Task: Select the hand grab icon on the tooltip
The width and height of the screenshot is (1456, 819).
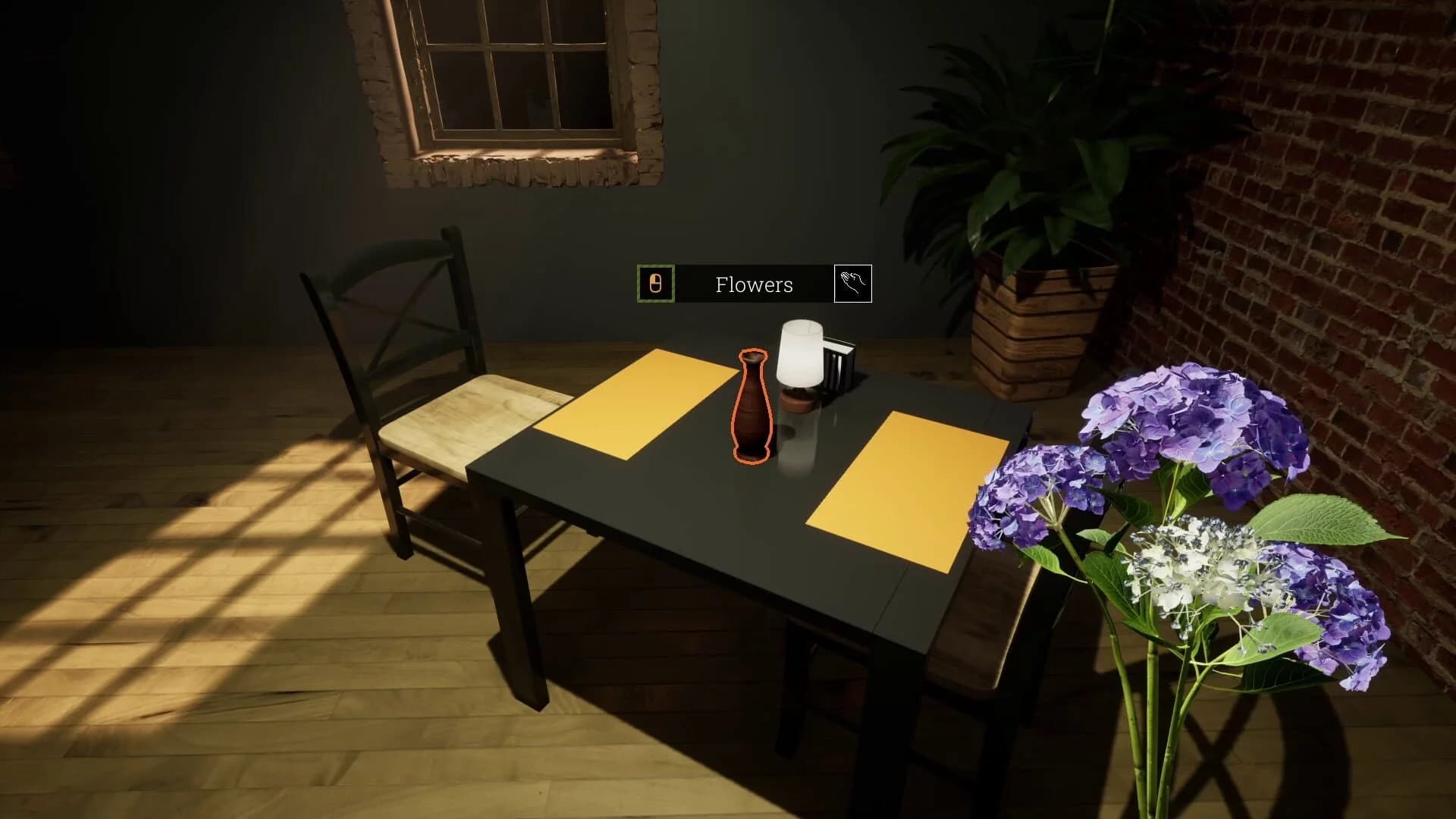Action: coord(855,284)
